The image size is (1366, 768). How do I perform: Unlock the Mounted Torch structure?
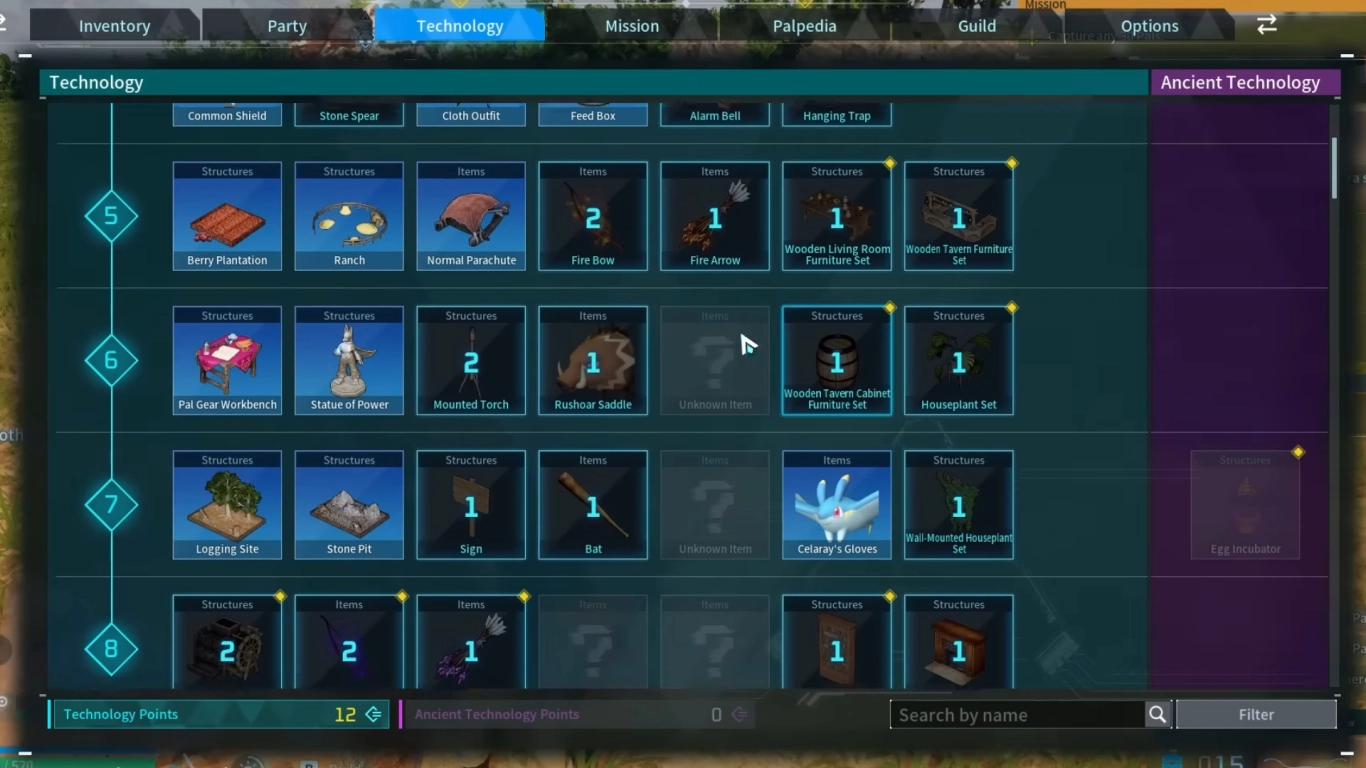click(471, 360)
